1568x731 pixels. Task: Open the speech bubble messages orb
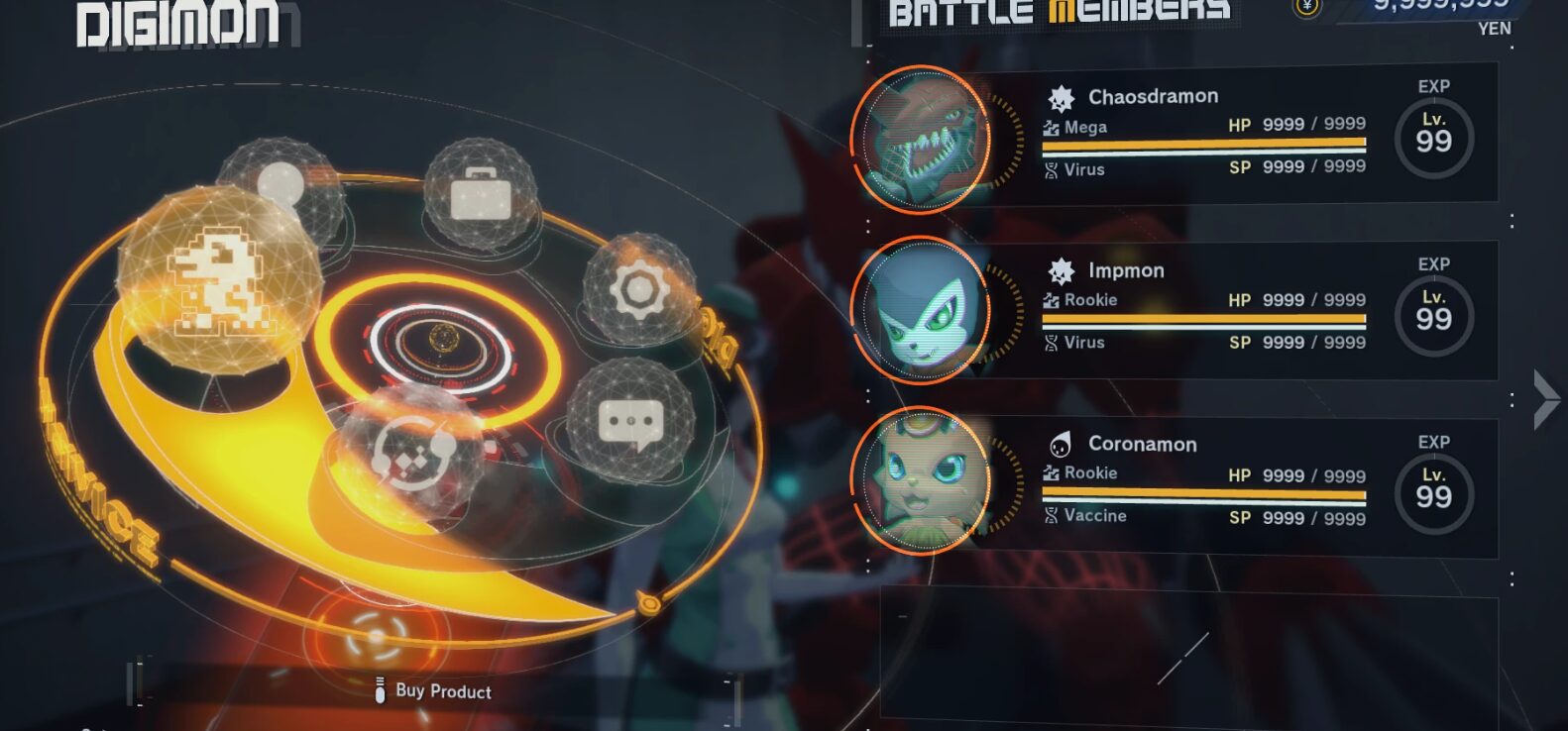[x=630, y=421]
